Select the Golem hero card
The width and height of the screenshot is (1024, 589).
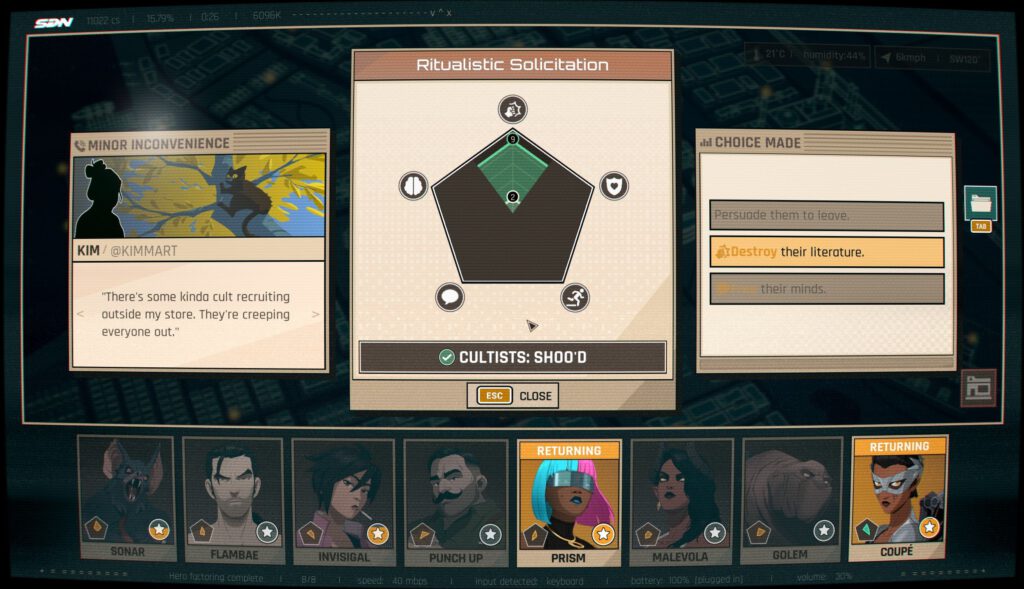click(791, 497)
